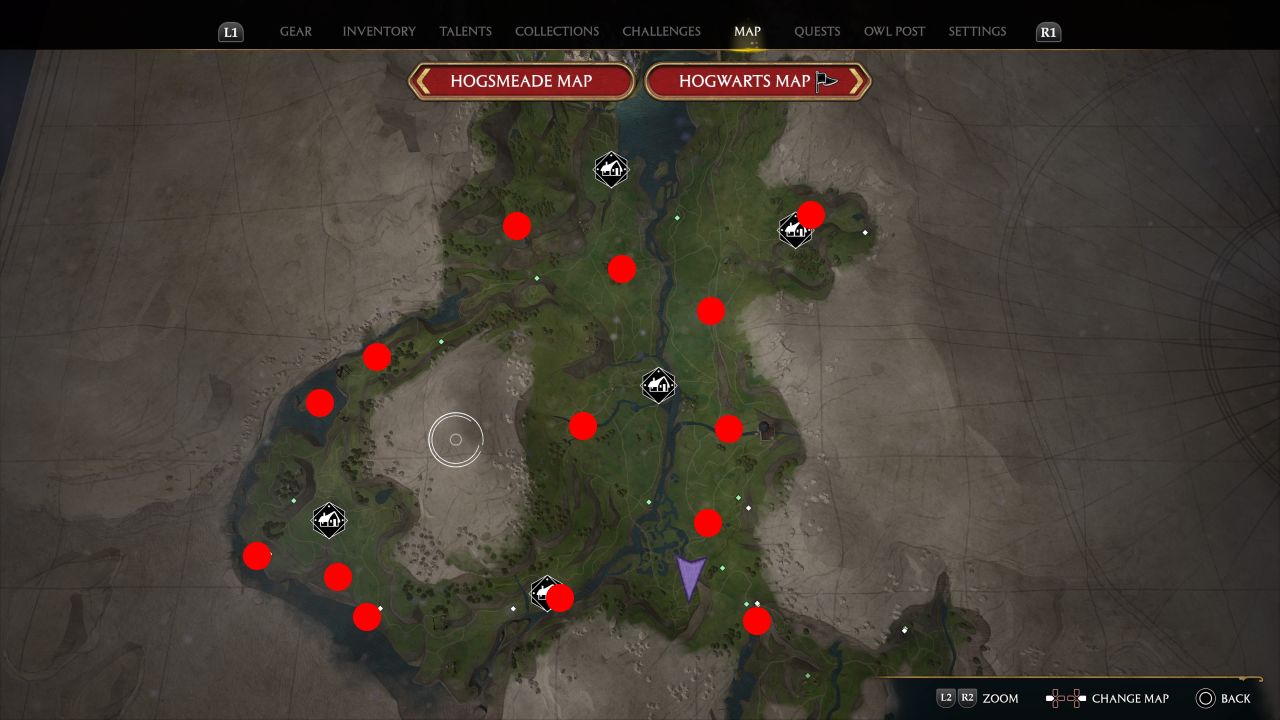This screenshot has width=1280, height=720.
Task: Open the Gear menu tab
Action: (295, 31)
